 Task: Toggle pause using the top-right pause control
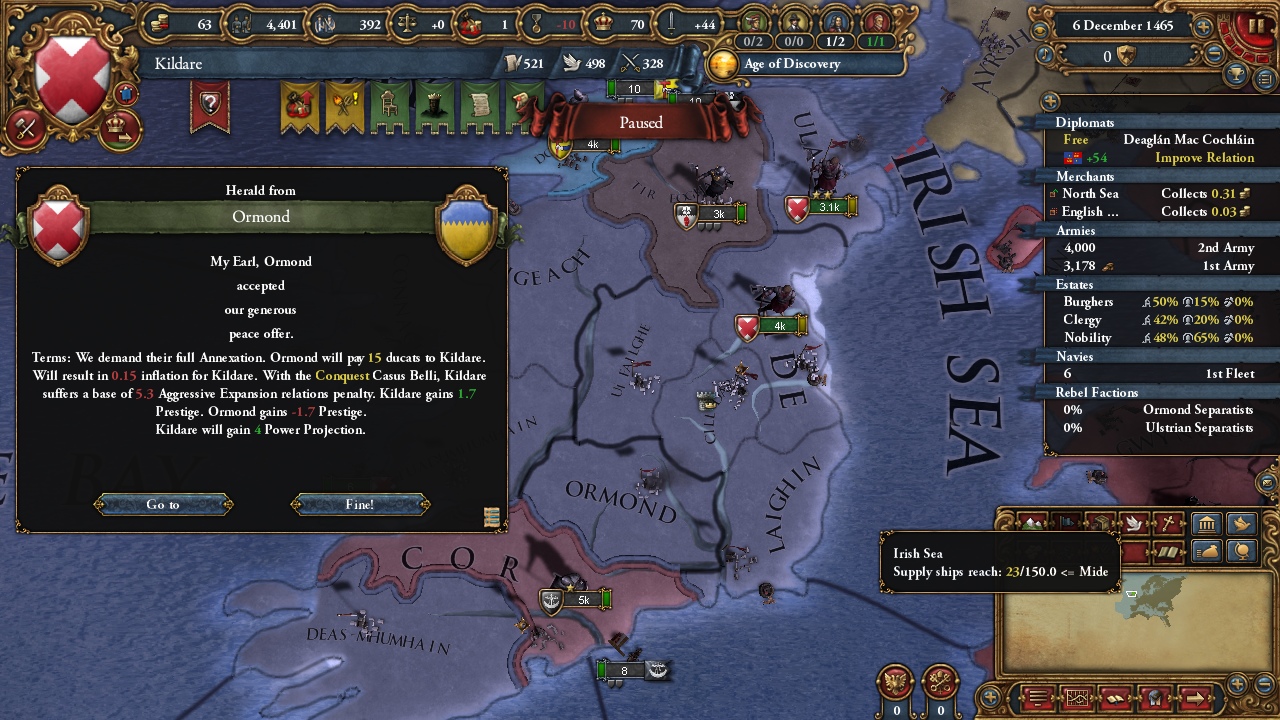[1255, 25]
